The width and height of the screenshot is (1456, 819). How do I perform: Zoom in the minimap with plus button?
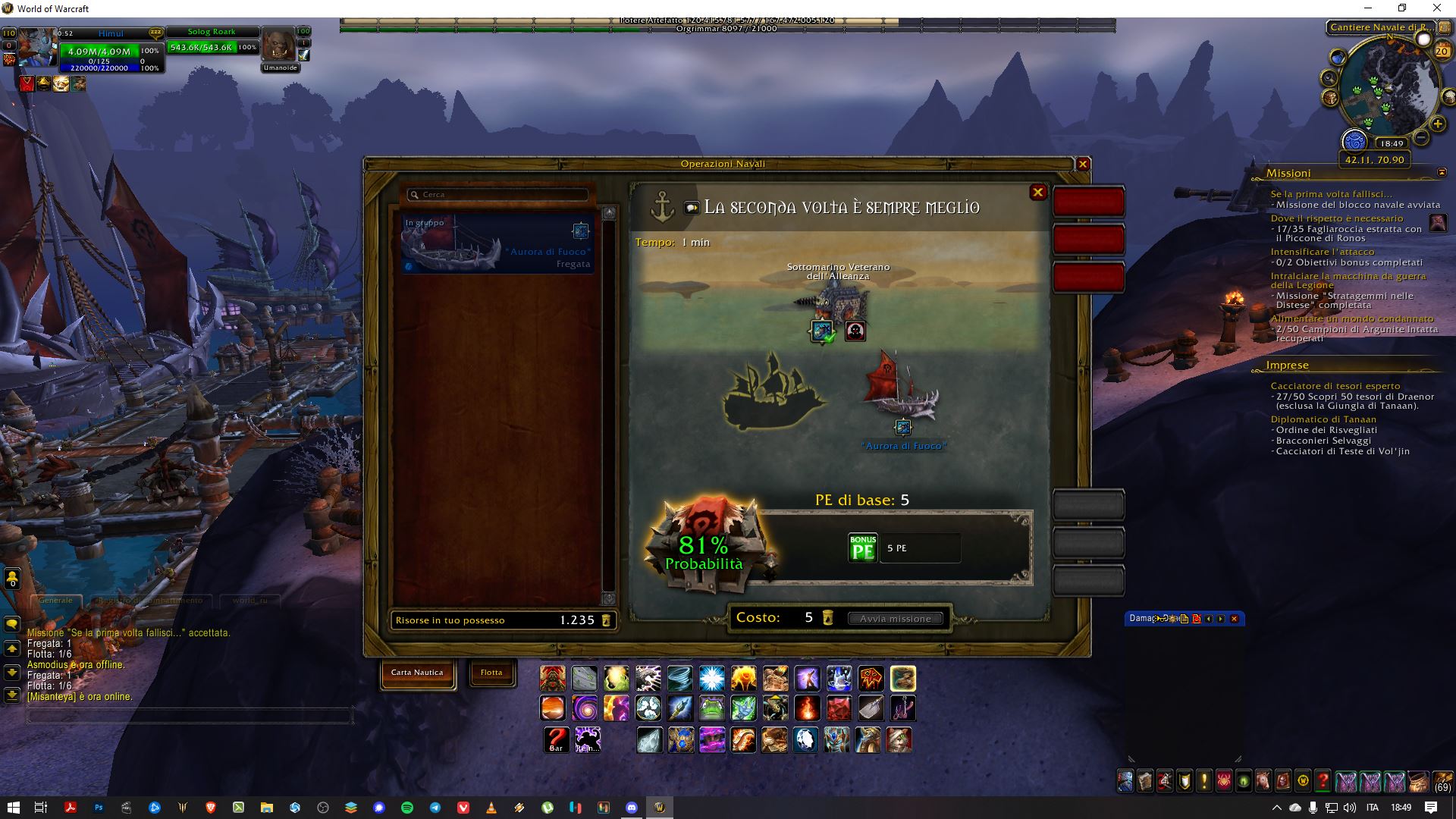click(x=1437, y=124)
